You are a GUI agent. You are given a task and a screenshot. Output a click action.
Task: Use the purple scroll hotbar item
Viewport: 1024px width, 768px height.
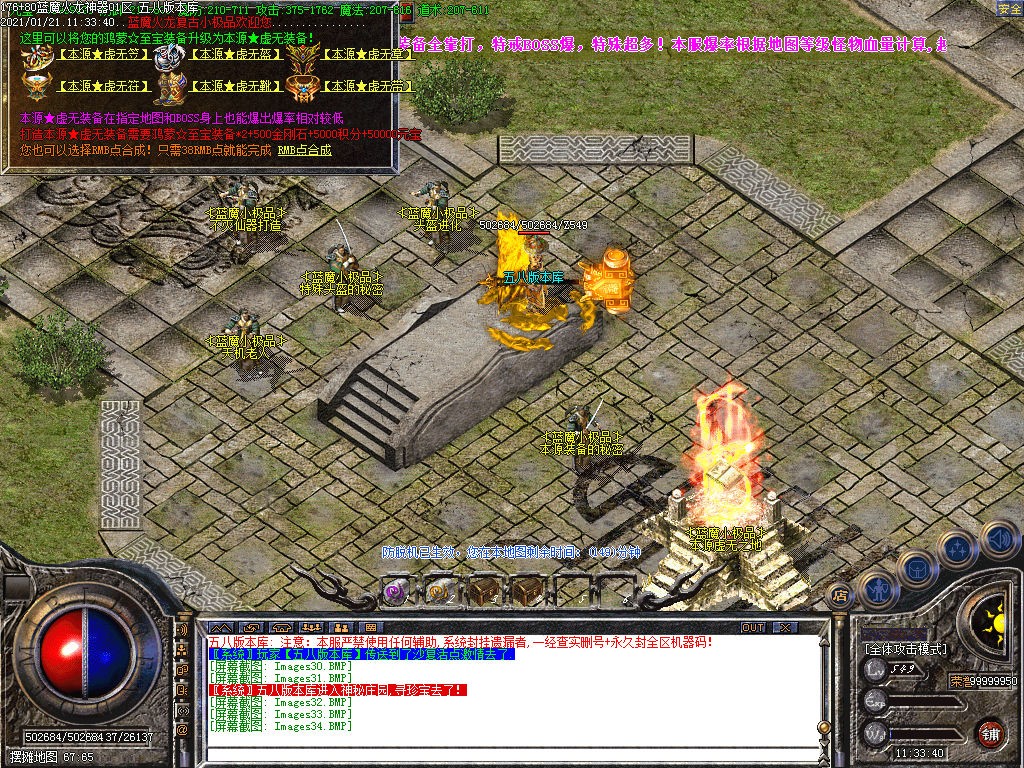[x=396, y=591]
